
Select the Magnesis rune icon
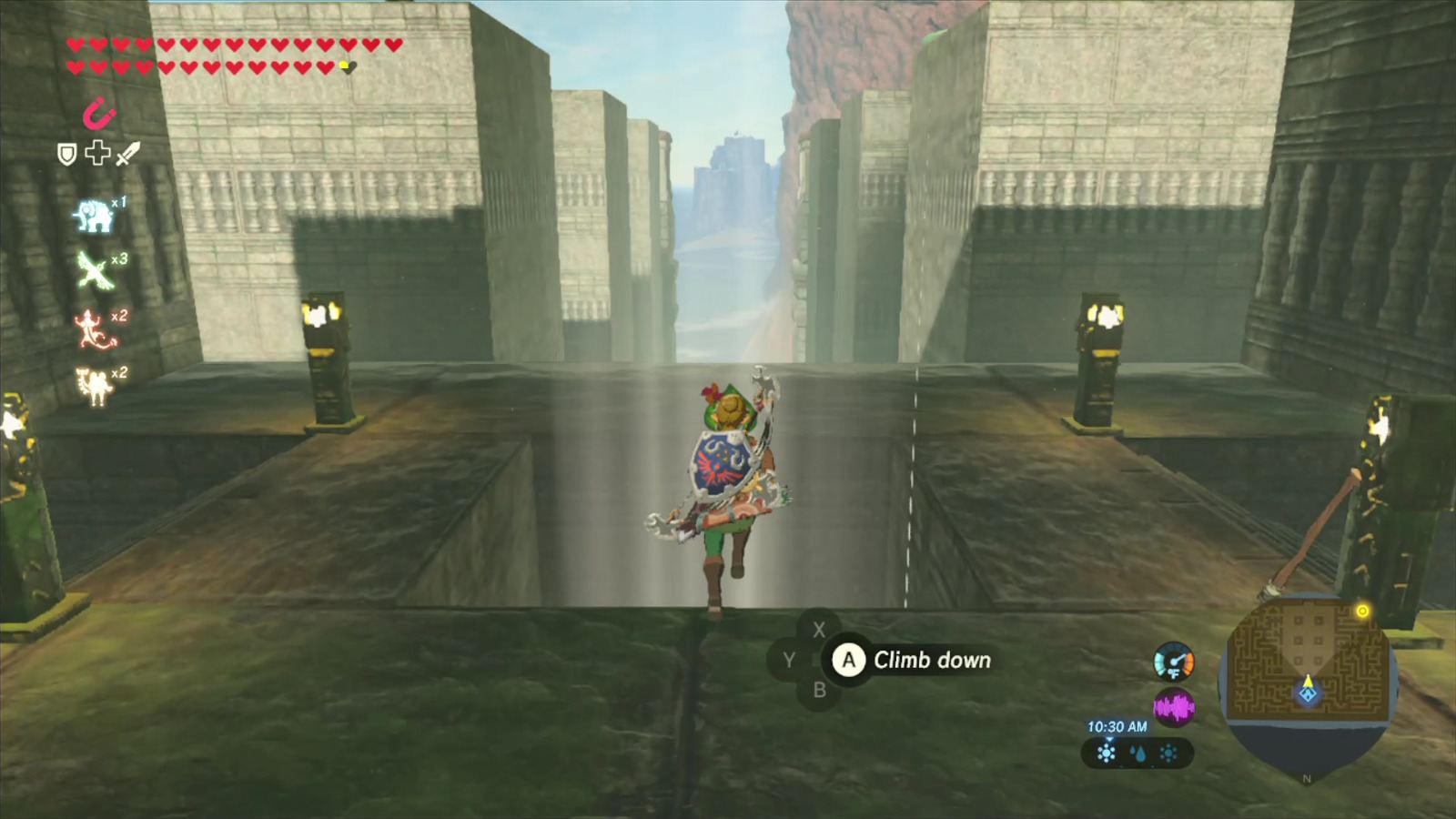99,115
